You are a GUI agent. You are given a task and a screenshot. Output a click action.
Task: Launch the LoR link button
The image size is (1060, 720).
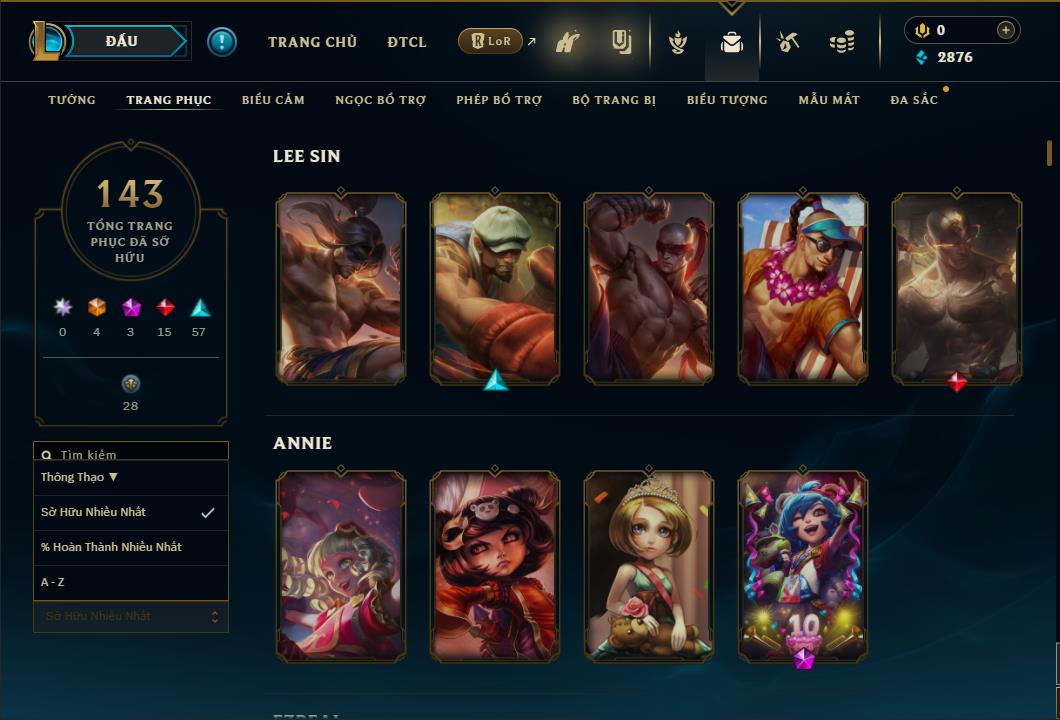[491, 41]
